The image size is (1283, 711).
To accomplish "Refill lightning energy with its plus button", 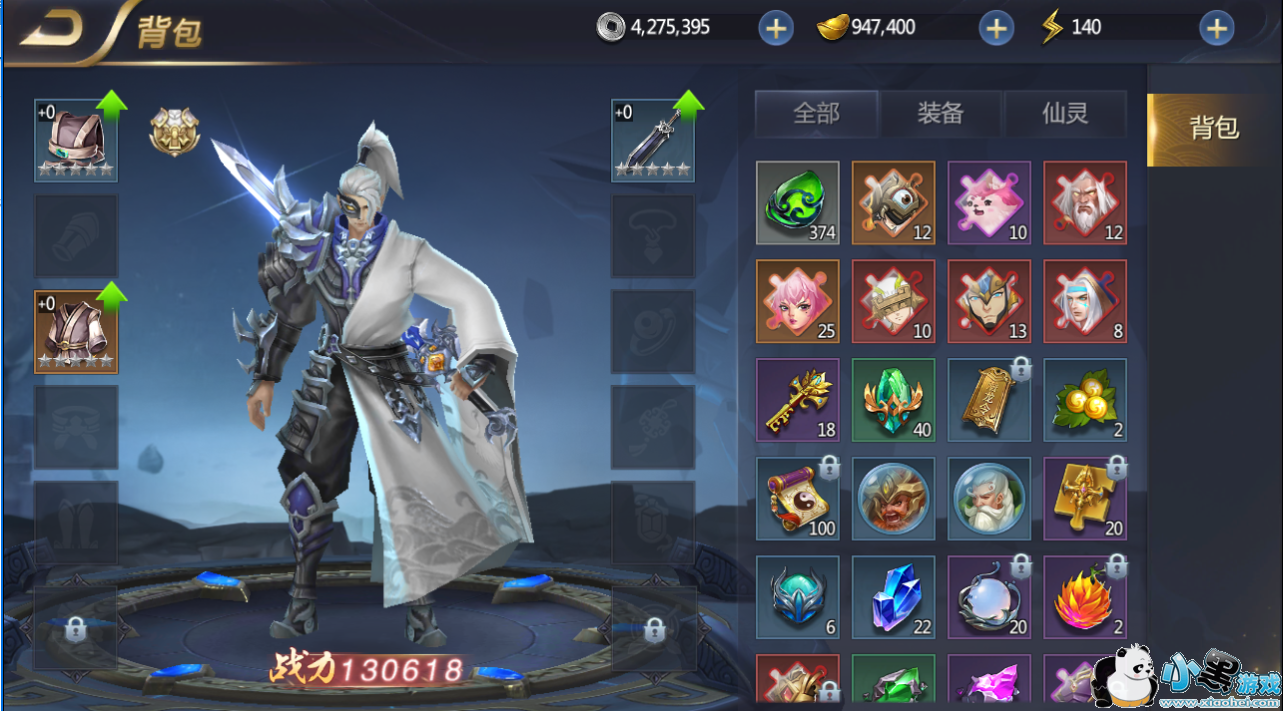I will tap(1216, 29).
